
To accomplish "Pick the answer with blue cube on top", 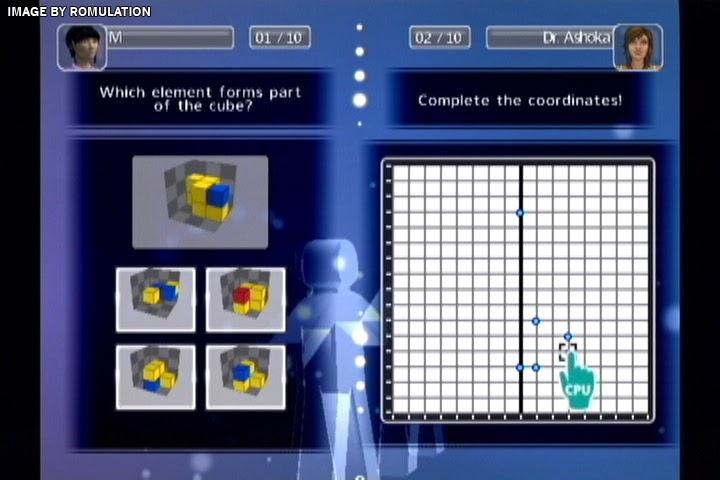I will point(245,377).
